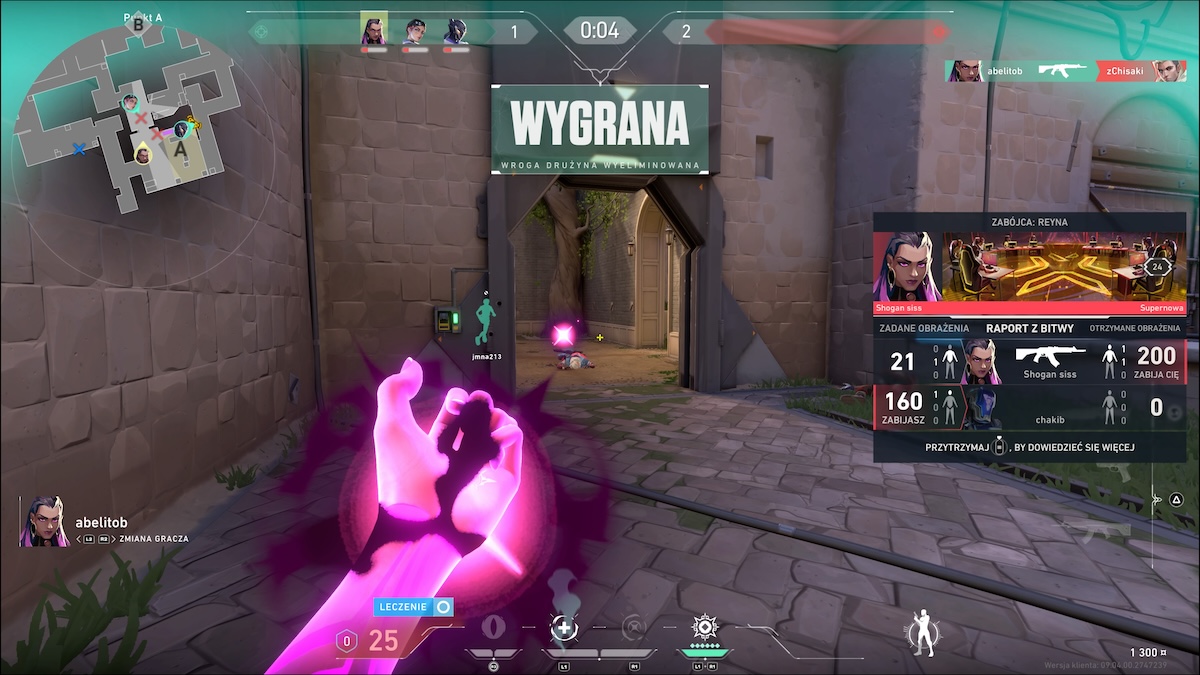
Task: Click the dancing figure emote icon
Action: point(922,632)
